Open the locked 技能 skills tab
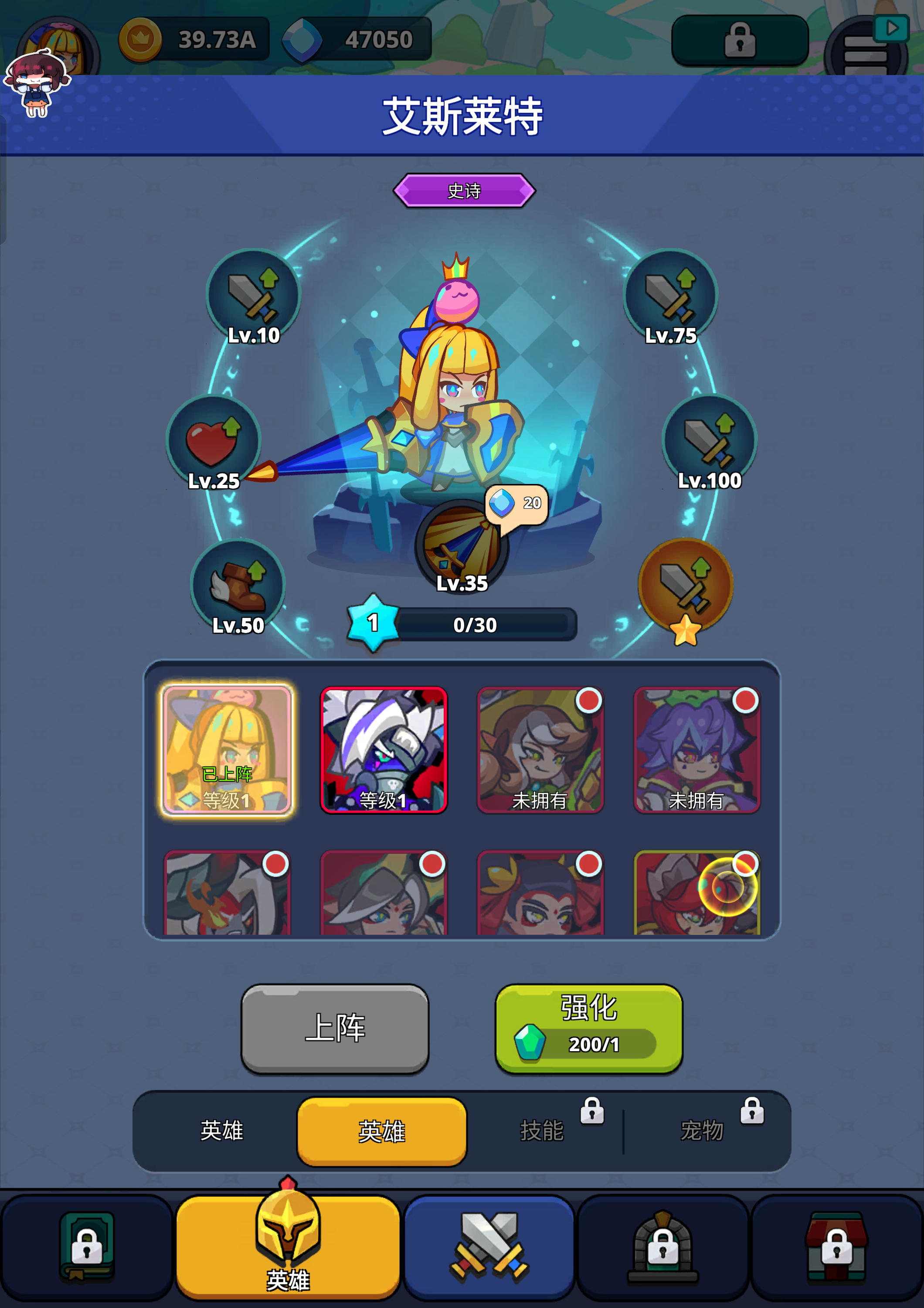924x1308 pixels. click(542, 1131)
